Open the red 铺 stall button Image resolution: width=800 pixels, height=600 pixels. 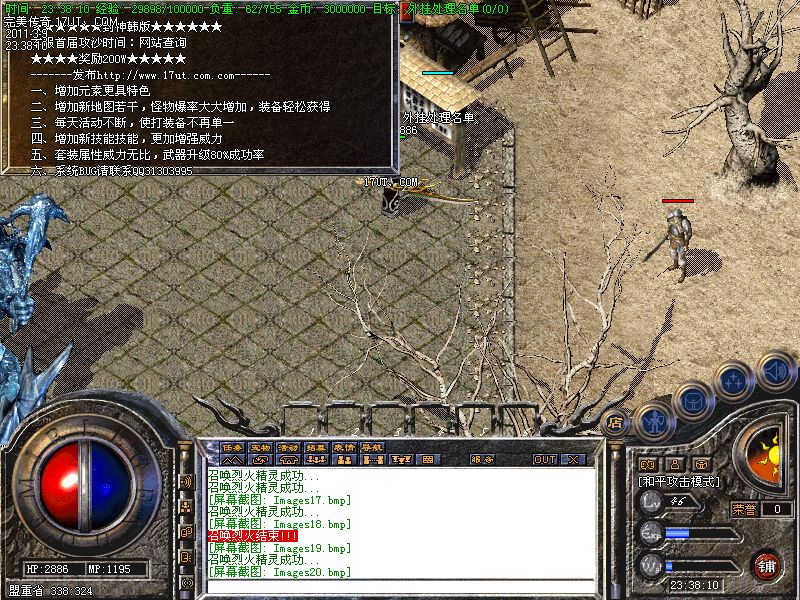(767, 565)
